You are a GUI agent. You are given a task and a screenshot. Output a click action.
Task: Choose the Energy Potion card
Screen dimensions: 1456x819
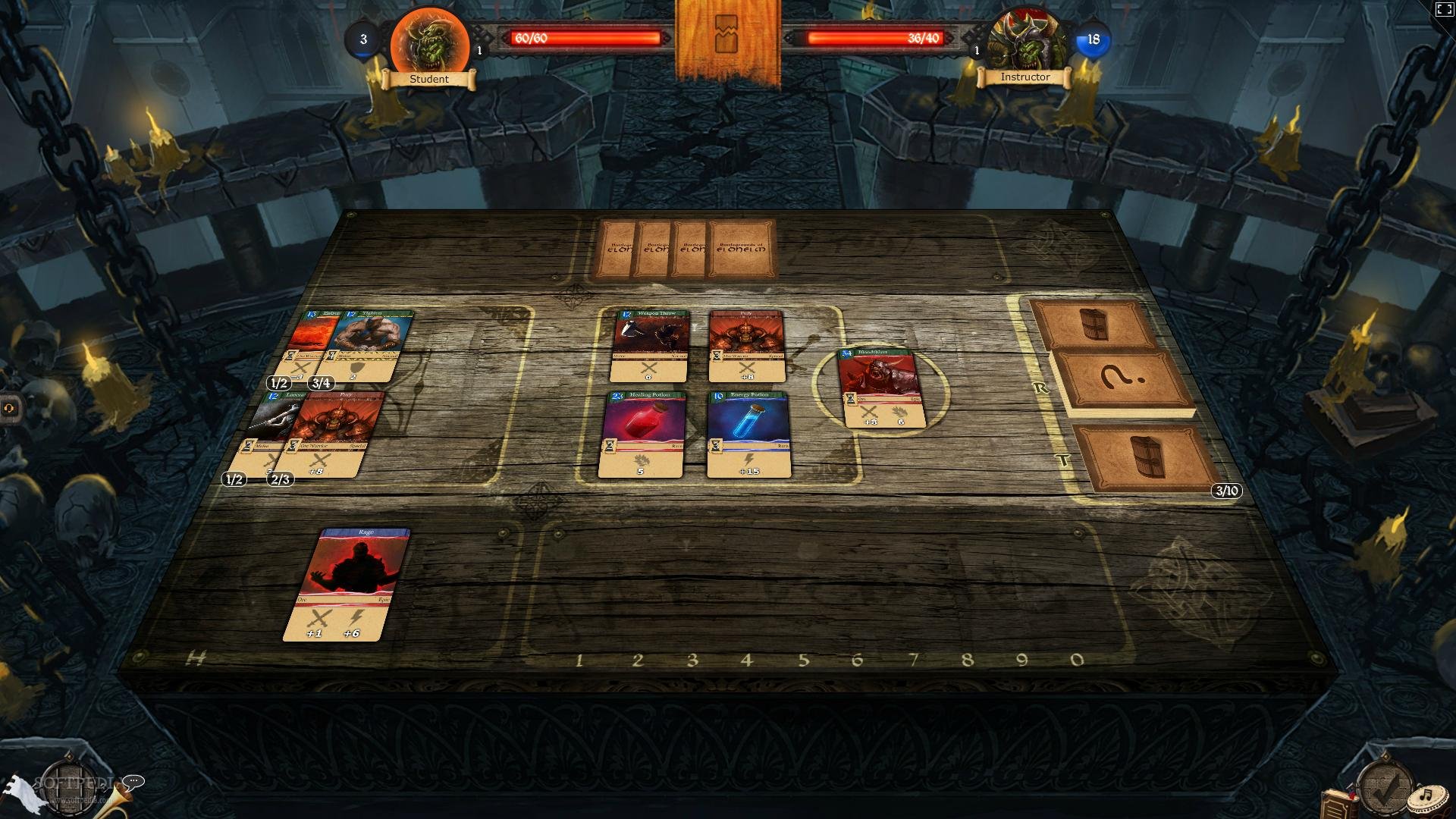pos(749,435)
